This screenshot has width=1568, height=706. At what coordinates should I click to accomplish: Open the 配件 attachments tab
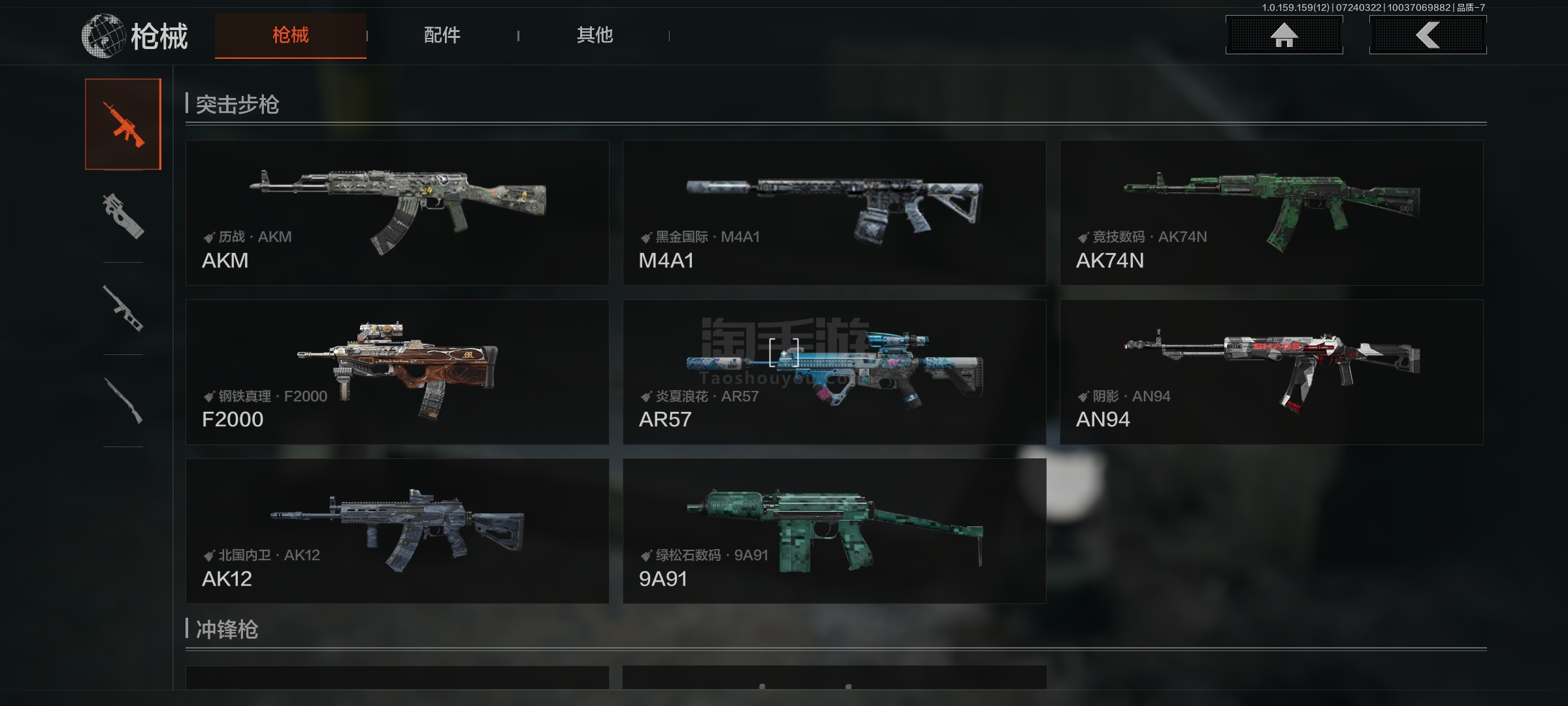coord(442,35)
